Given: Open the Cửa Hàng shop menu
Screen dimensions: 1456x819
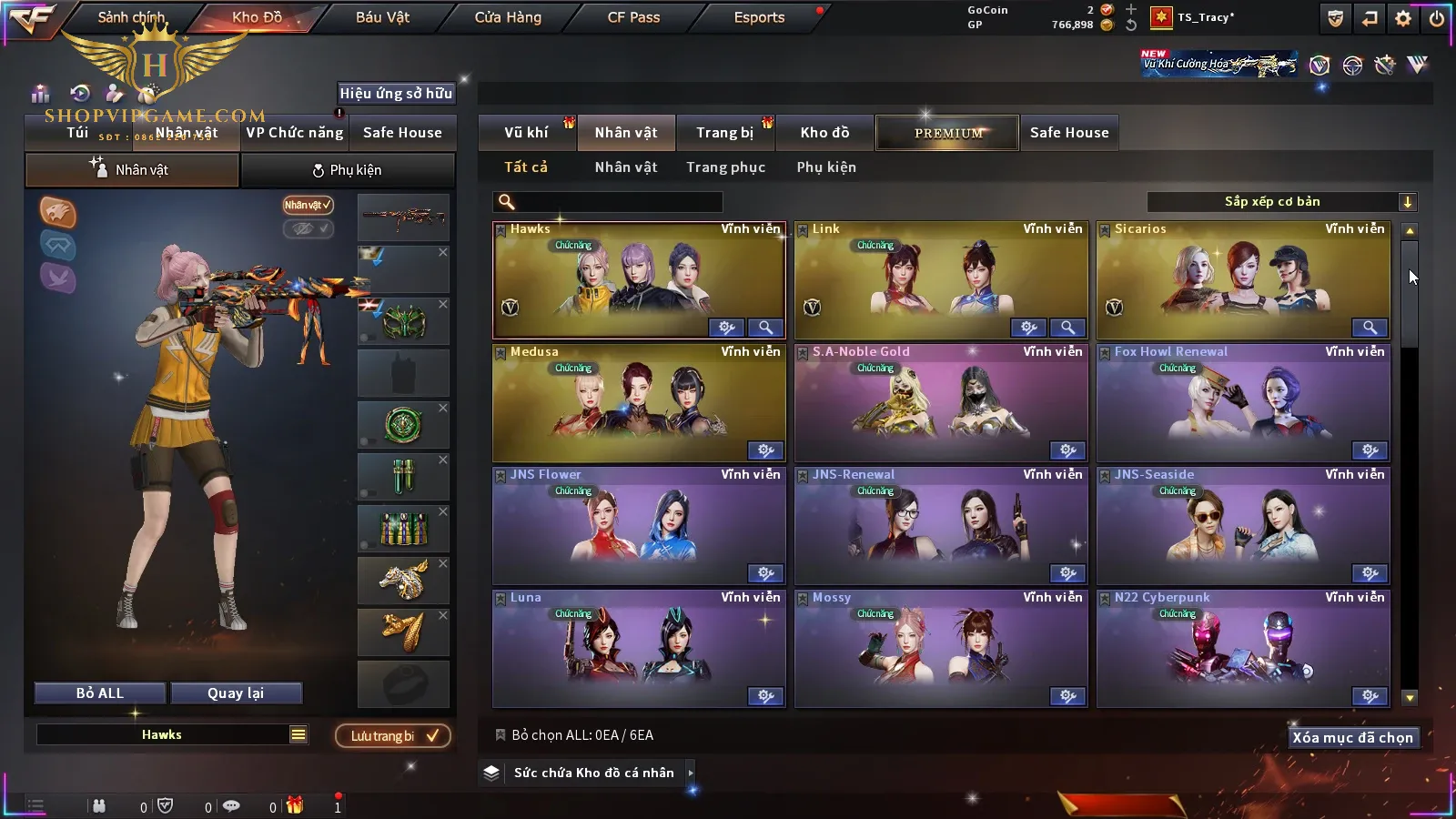Looking at the screenshot, I should [x=508, y=17].
